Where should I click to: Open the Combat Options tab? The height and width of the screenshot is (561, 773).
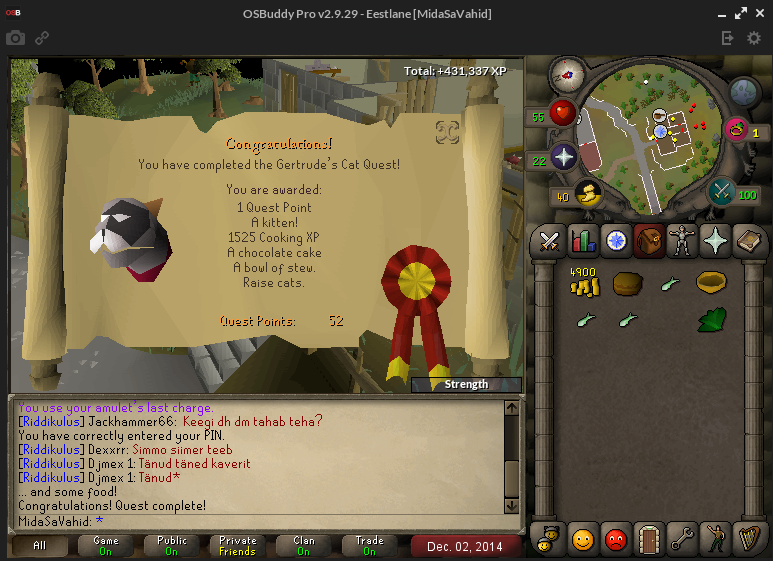(x=549, y=240)
